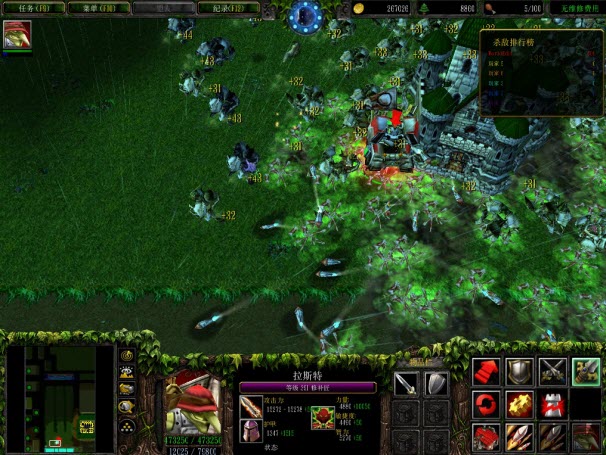Use the golden gear ability icon
Image resolution: width=606 pixels, height=455 pixels.
[520, 405]
